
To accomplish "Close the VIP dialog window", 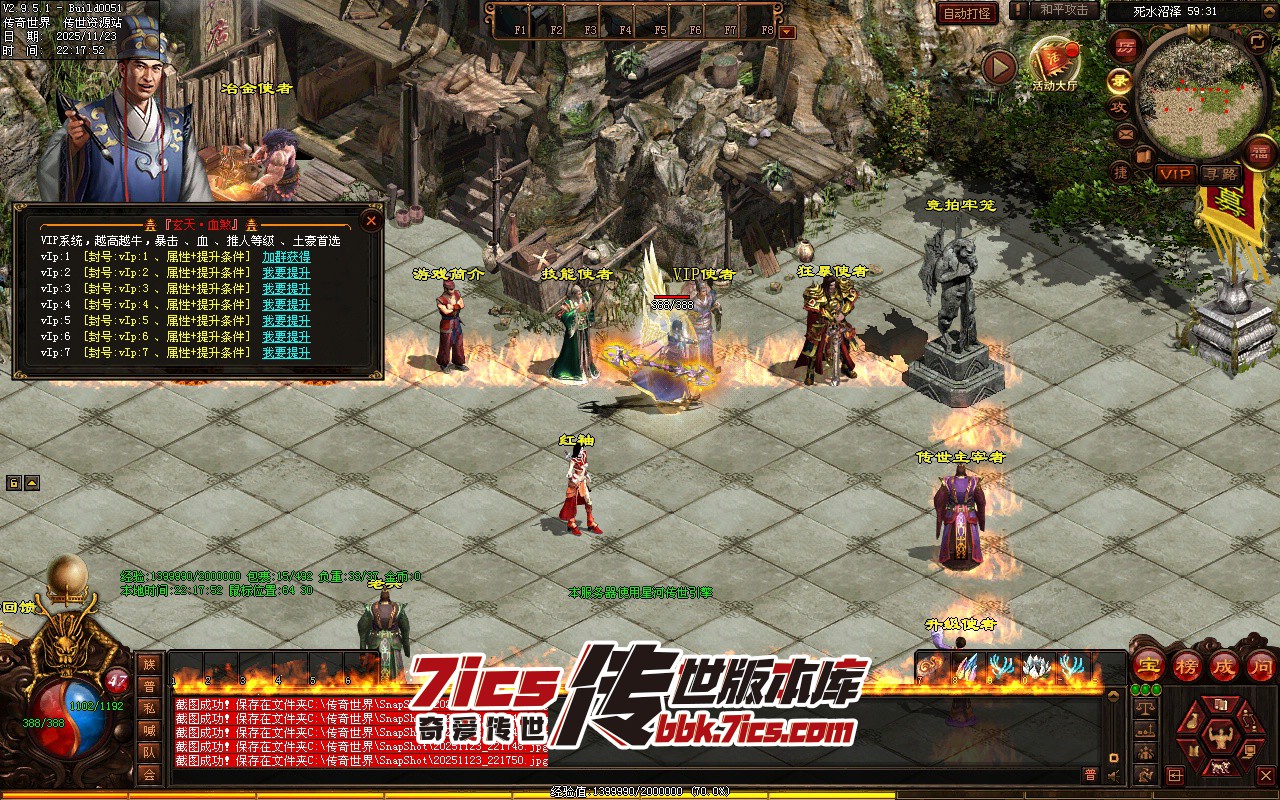I will coord(371,220).
